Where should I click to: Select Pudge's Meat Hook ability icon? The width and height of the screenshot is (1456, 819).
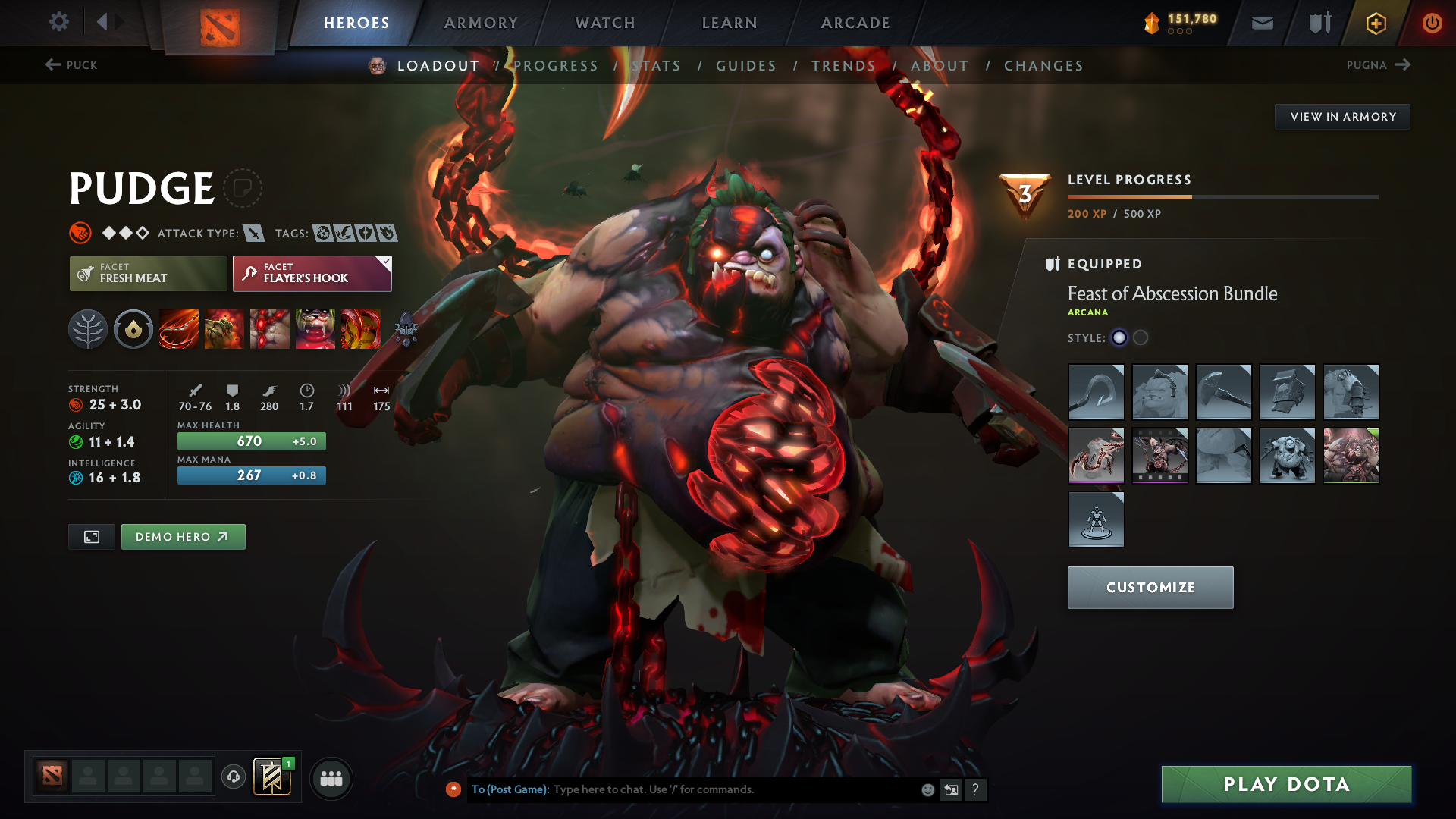(x=178, y=328)
